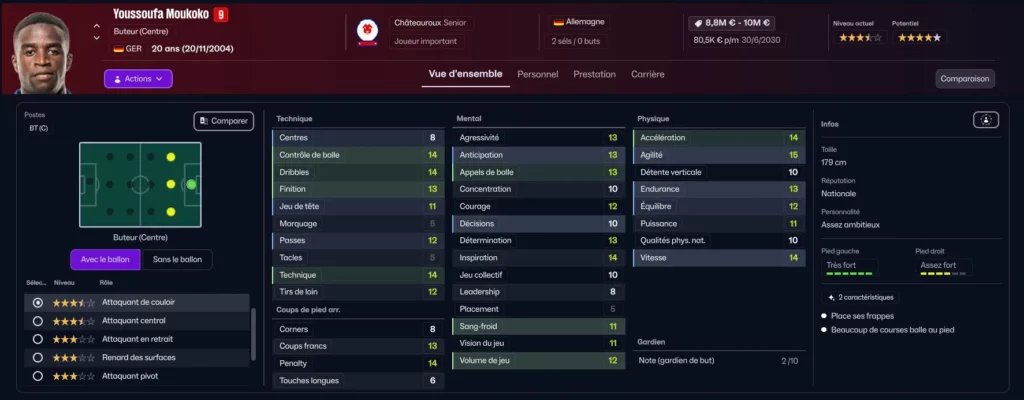The height and width of the screenshot is (400, 1024).
Task: Pick the Renard des surfaces role
Action: click(38, 357)
